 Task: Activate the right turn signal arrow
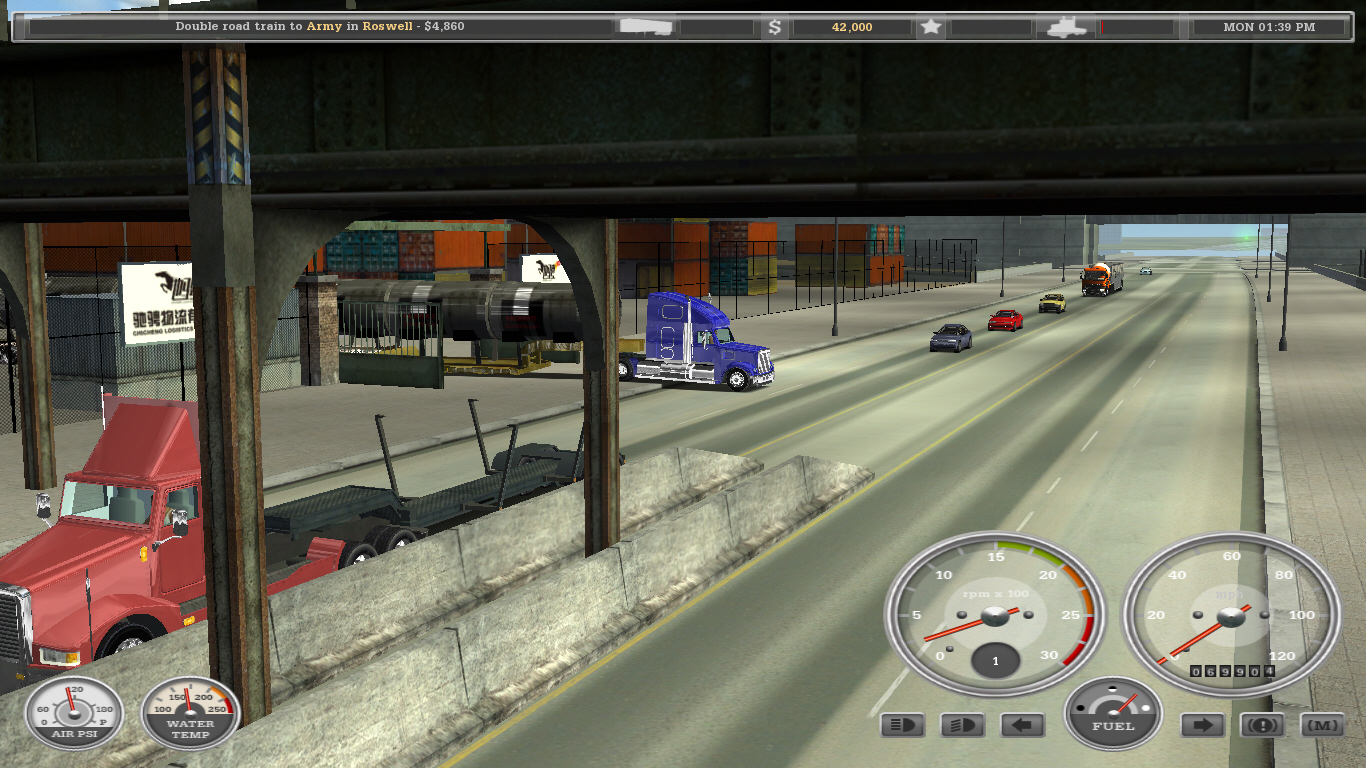click(1202, 725)
